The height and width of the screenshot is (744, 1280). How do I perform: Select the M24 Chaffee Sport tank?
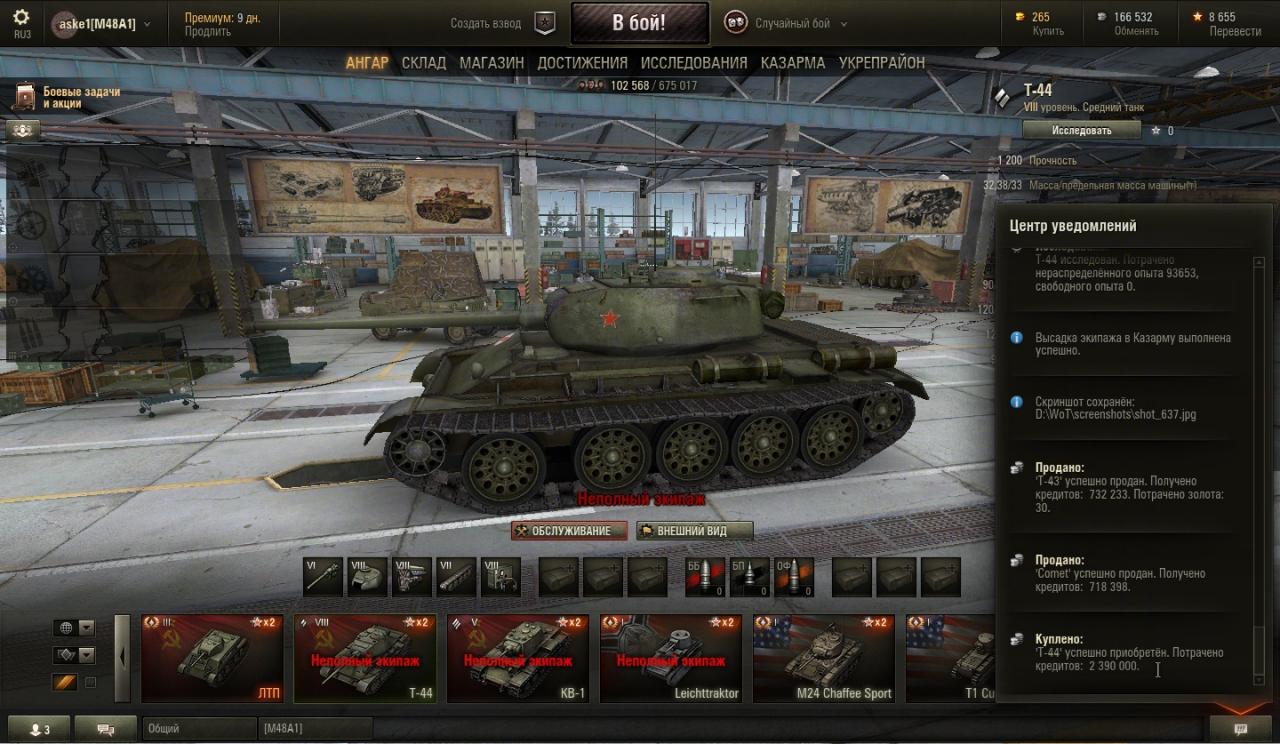tap(823, 659)
